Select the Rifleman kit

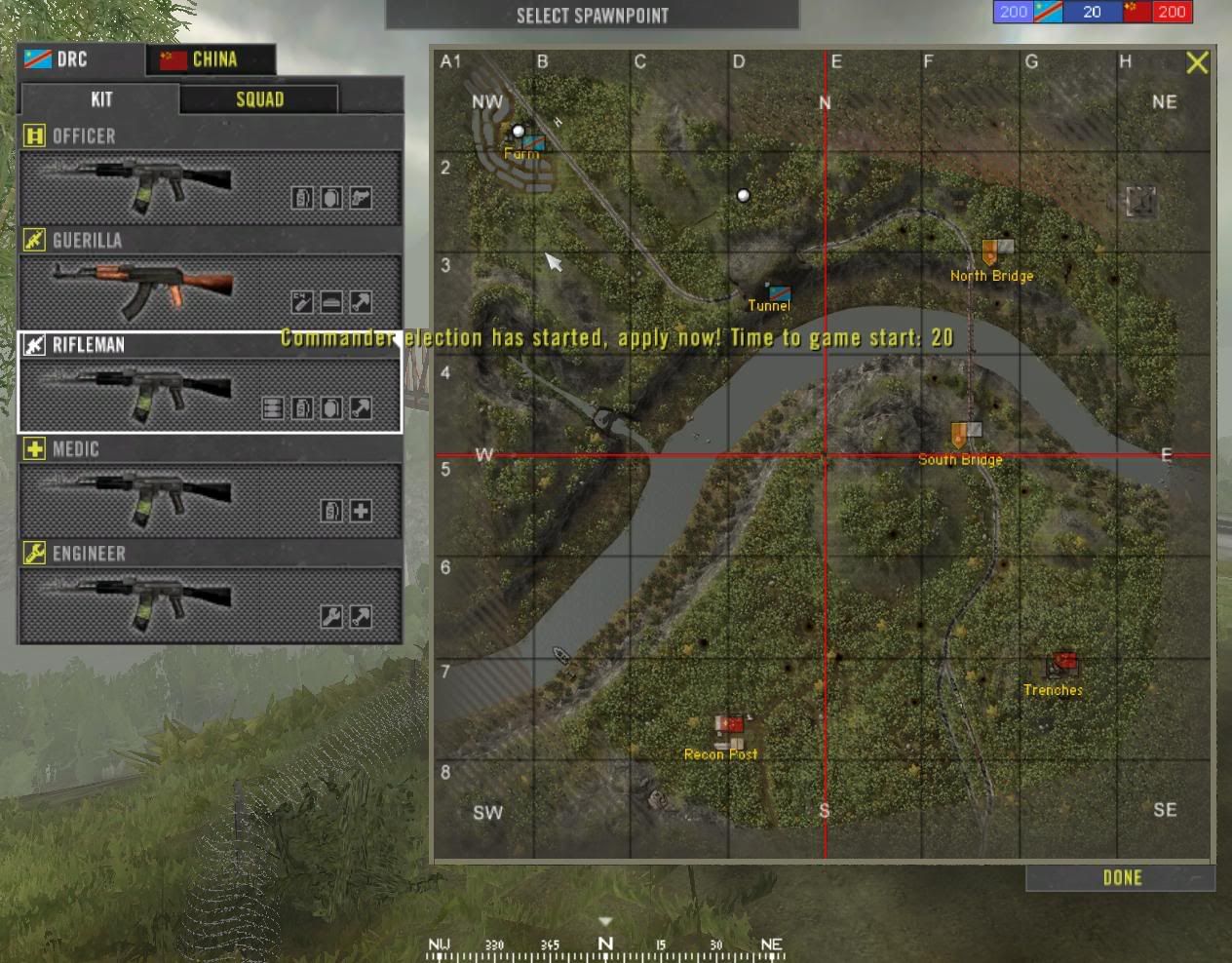[x=211, y=394]
